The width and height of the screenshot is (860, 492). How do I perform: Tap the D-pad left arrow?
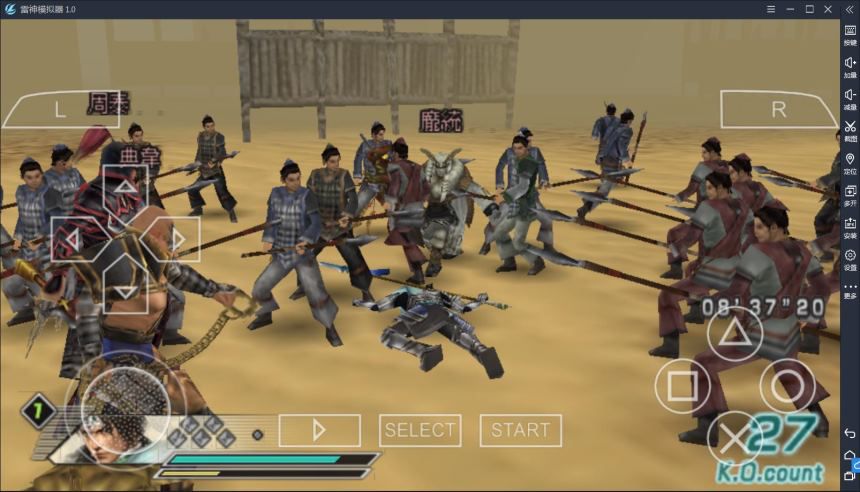pyautogui.click(x=74, y=239)
